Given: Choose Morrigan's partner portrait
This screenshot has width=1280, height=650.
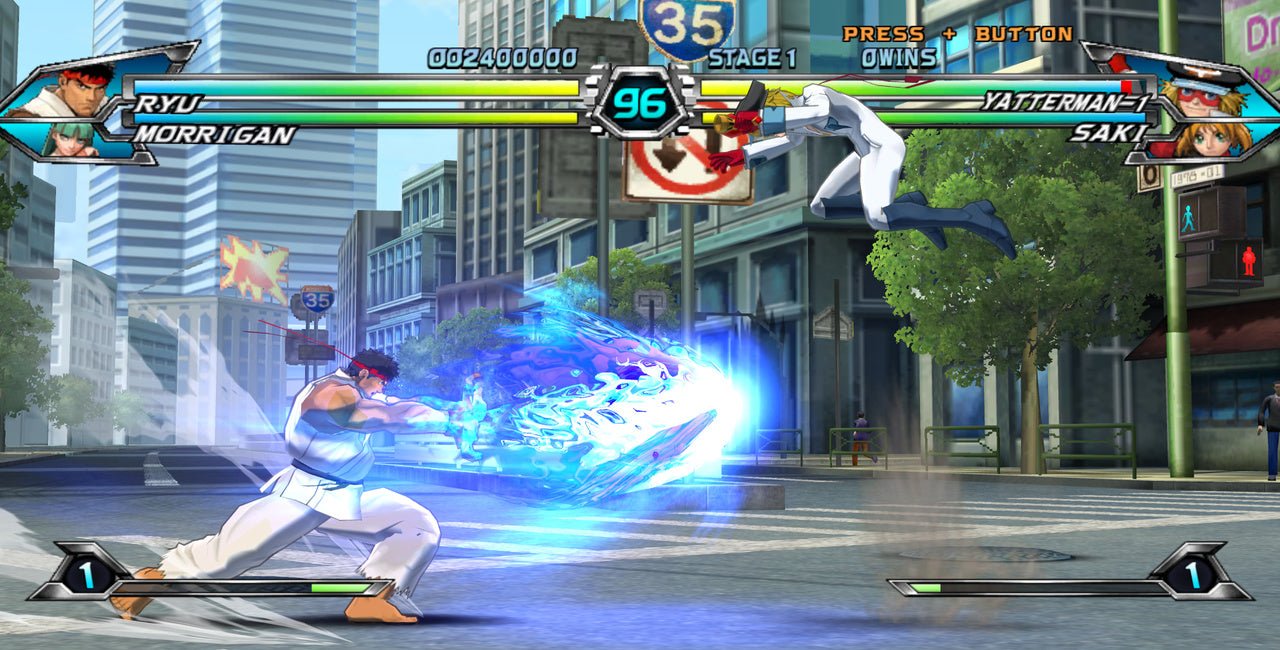Looking at the screenshot, I should point(72,138).
